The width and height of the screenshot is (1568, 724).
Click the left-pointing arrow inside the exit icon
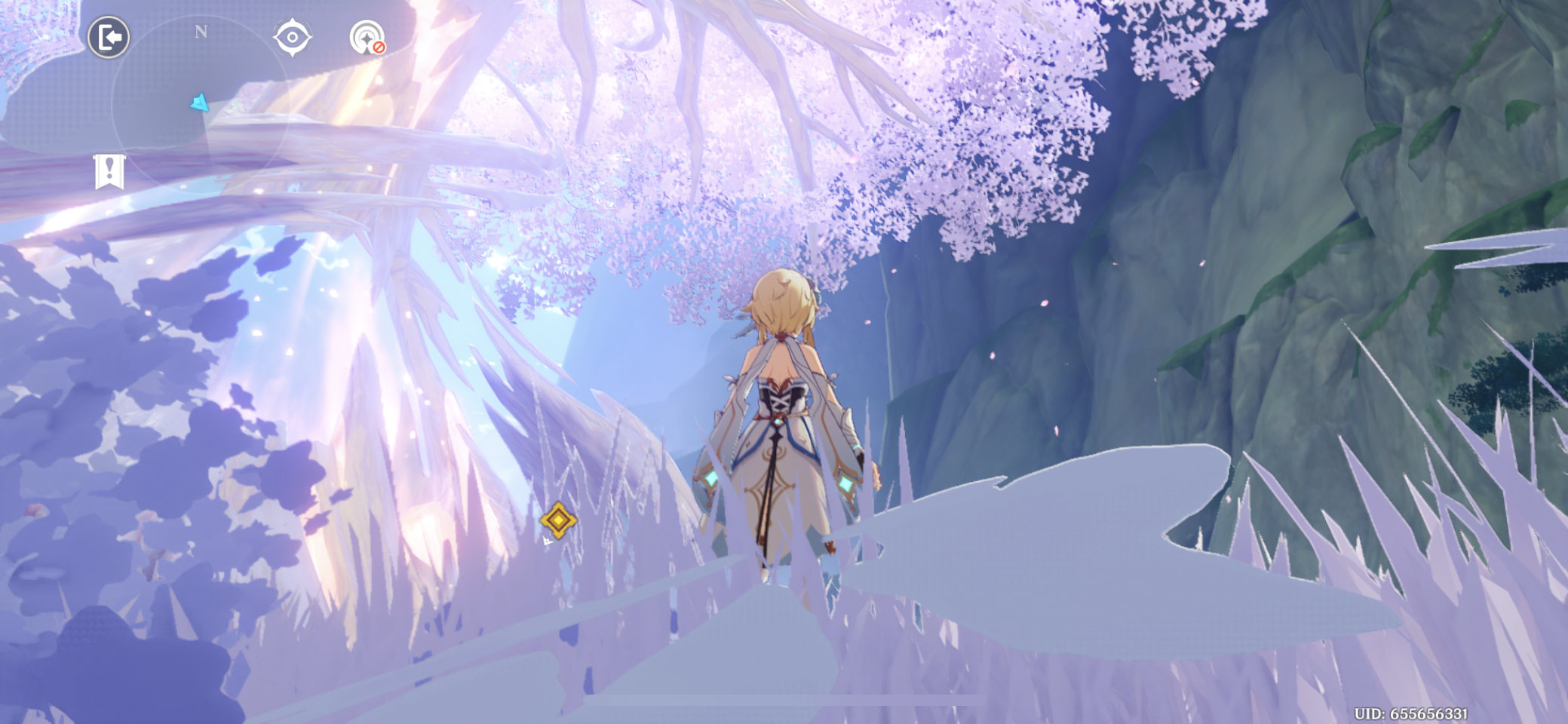click(x=112, y=37)
